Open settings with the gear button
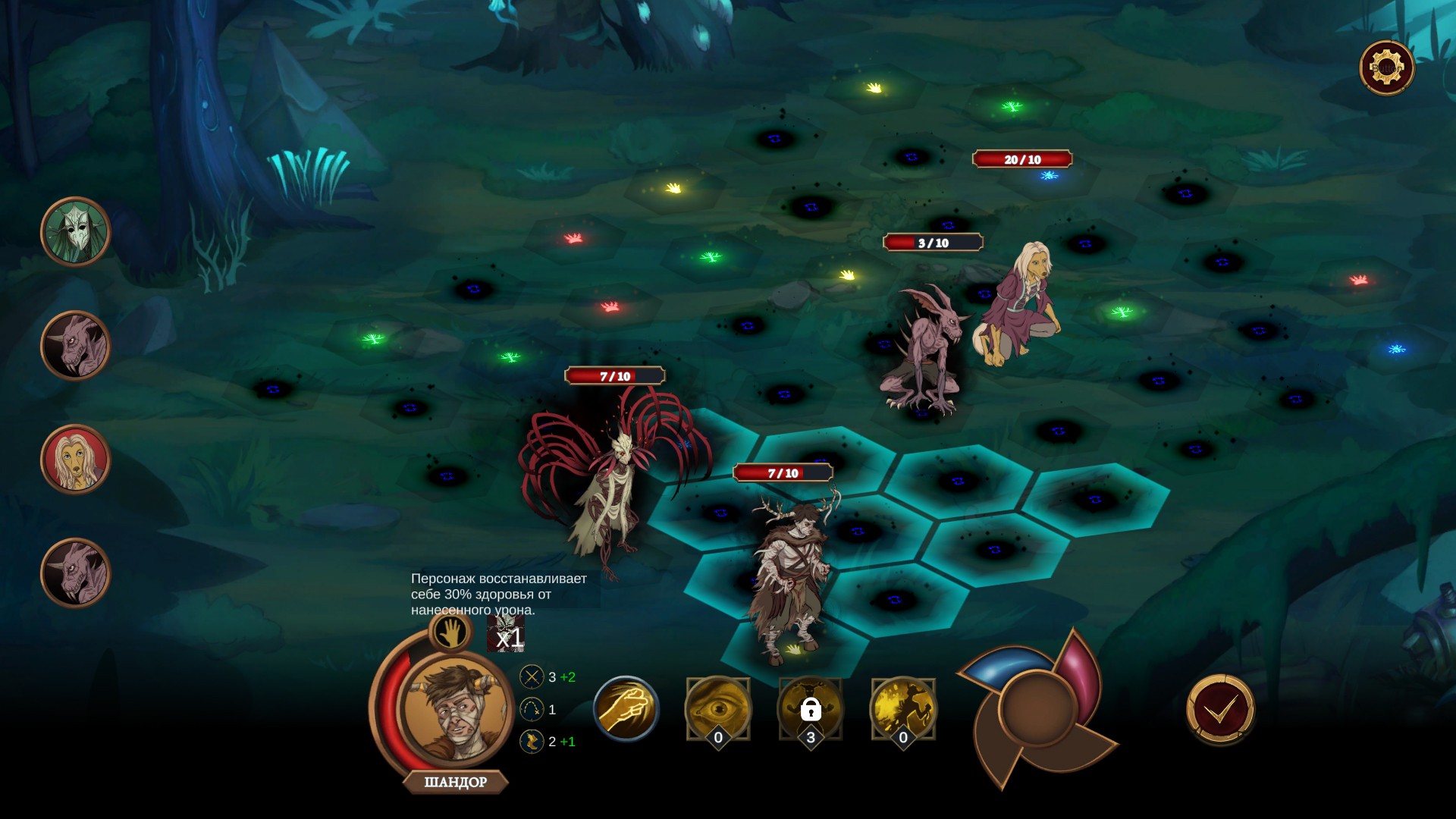 coord(1386,68)
